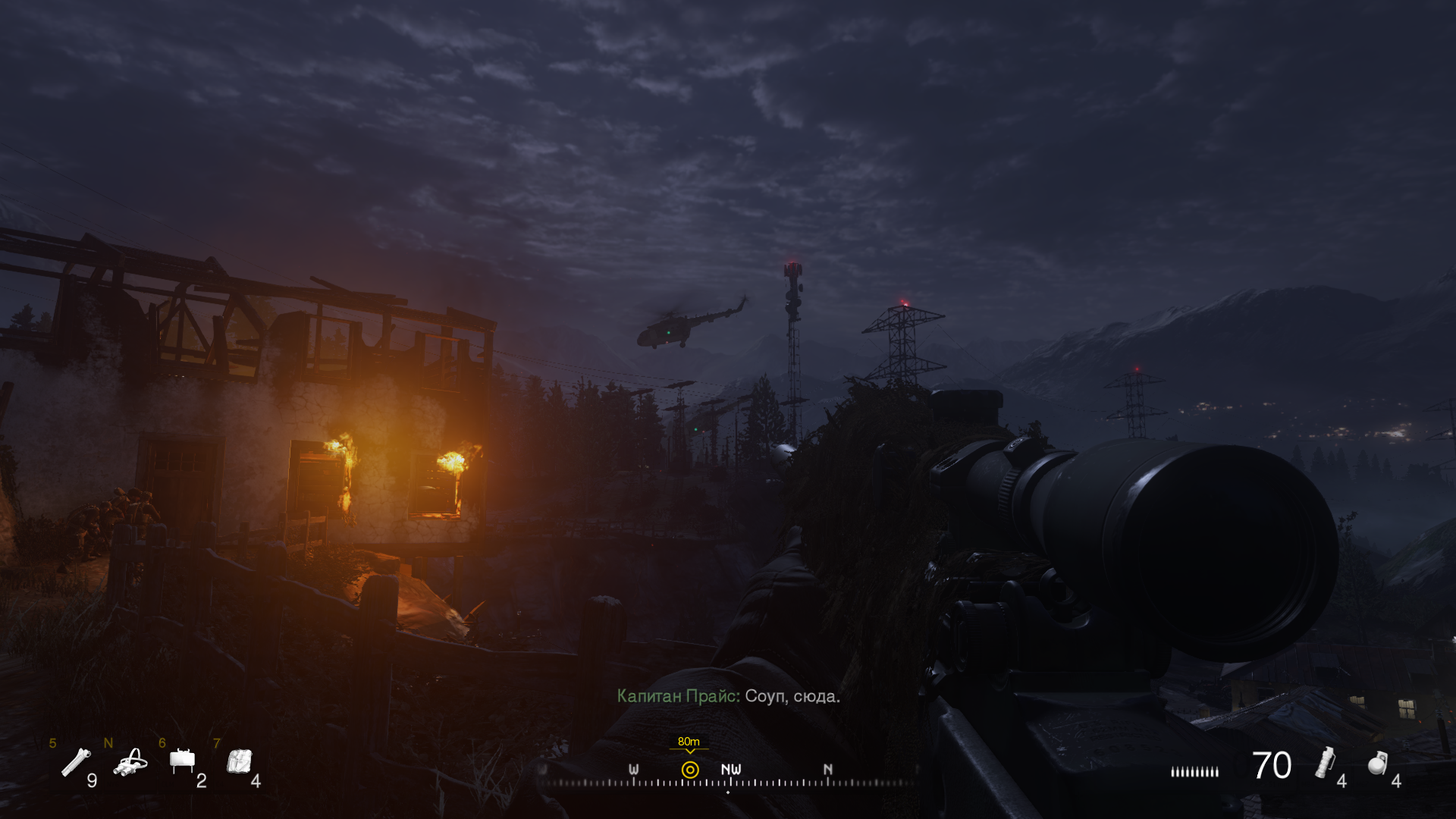Viewport: 1456px width, 819px height.
Task: Select the grenade launcher attachment icon
Action: tap(76, 762)
